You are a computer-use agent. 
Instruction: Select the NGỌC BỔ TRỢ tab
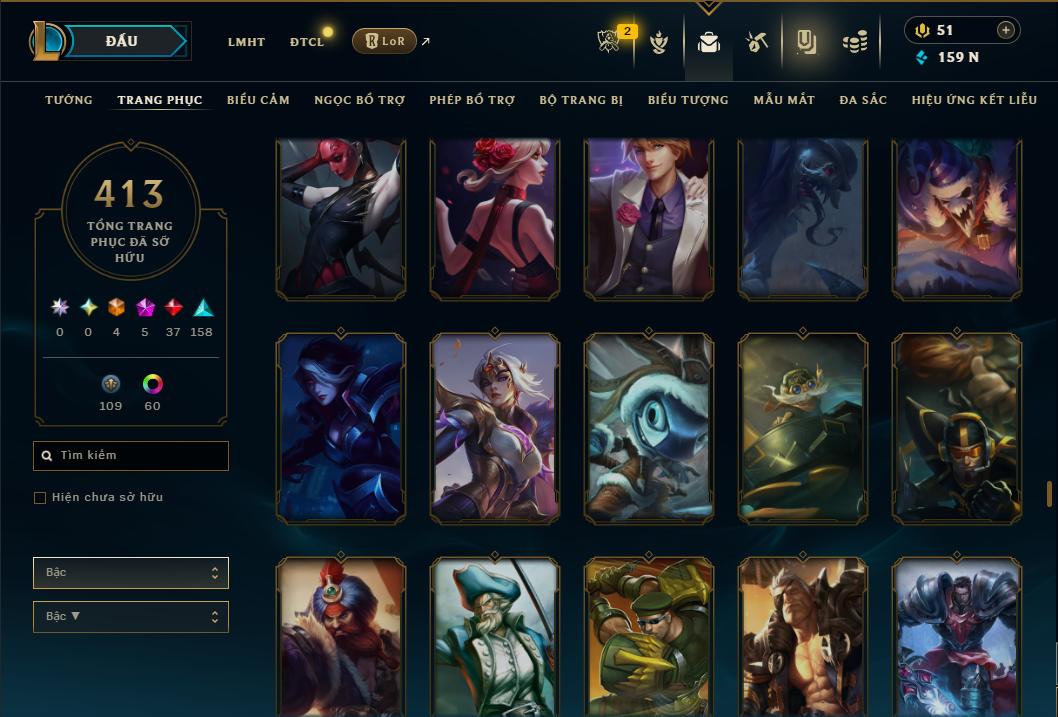point(359,100)
